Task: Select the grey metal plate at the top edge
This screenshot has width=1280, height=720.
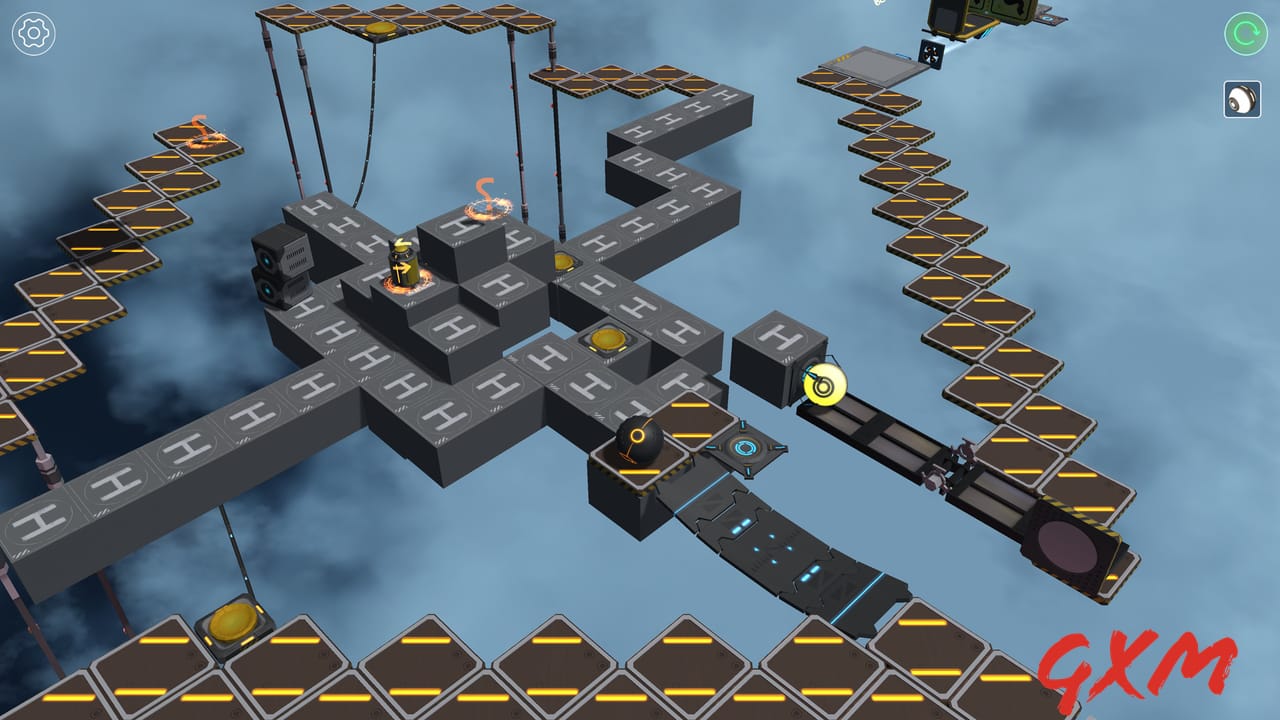Action: pyautogui.click(x=878, y=64)
